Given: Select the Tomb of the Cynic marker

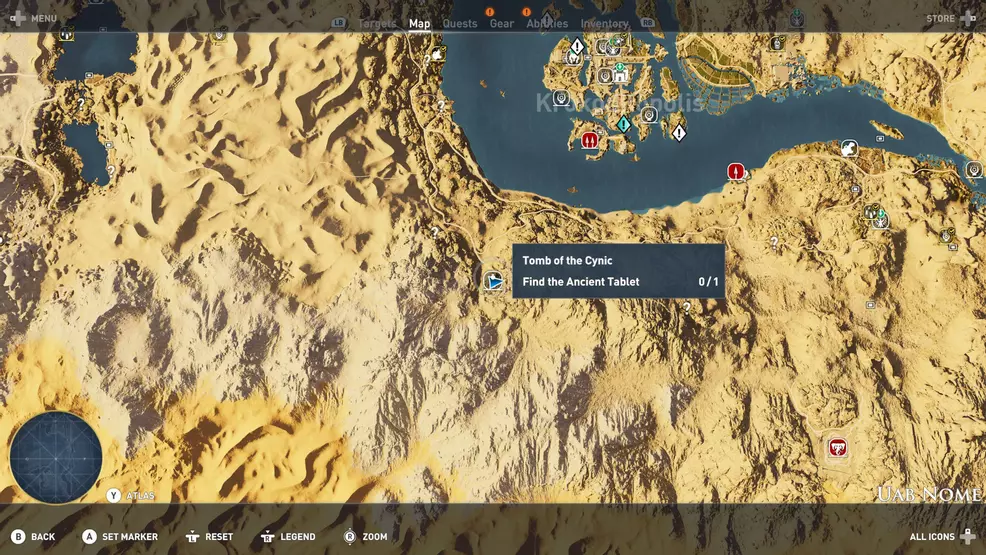Looking at the screenshot, I should 494,281.
